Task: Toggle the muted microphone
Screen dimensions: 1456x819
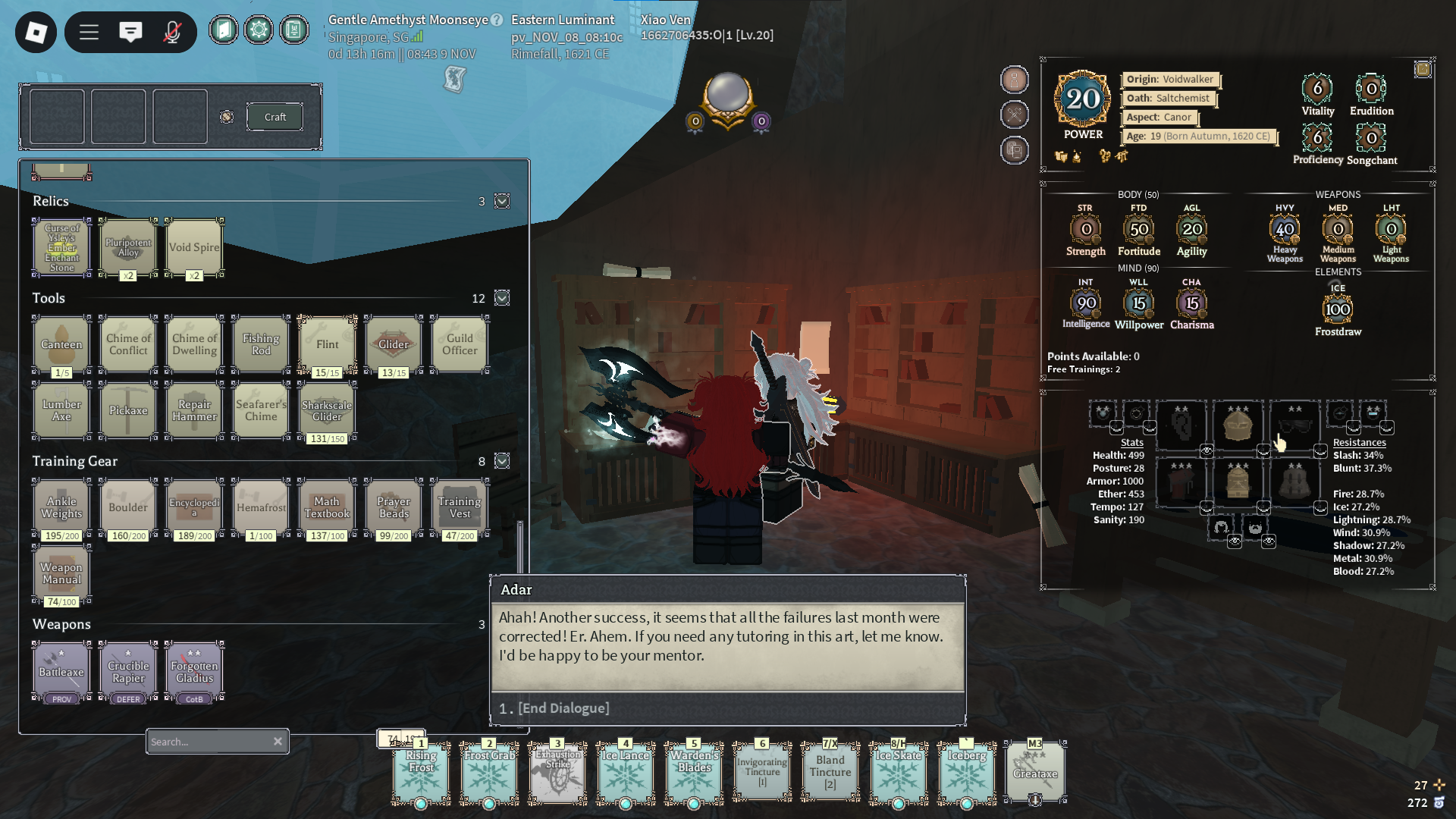Action: tap(172, 32)
